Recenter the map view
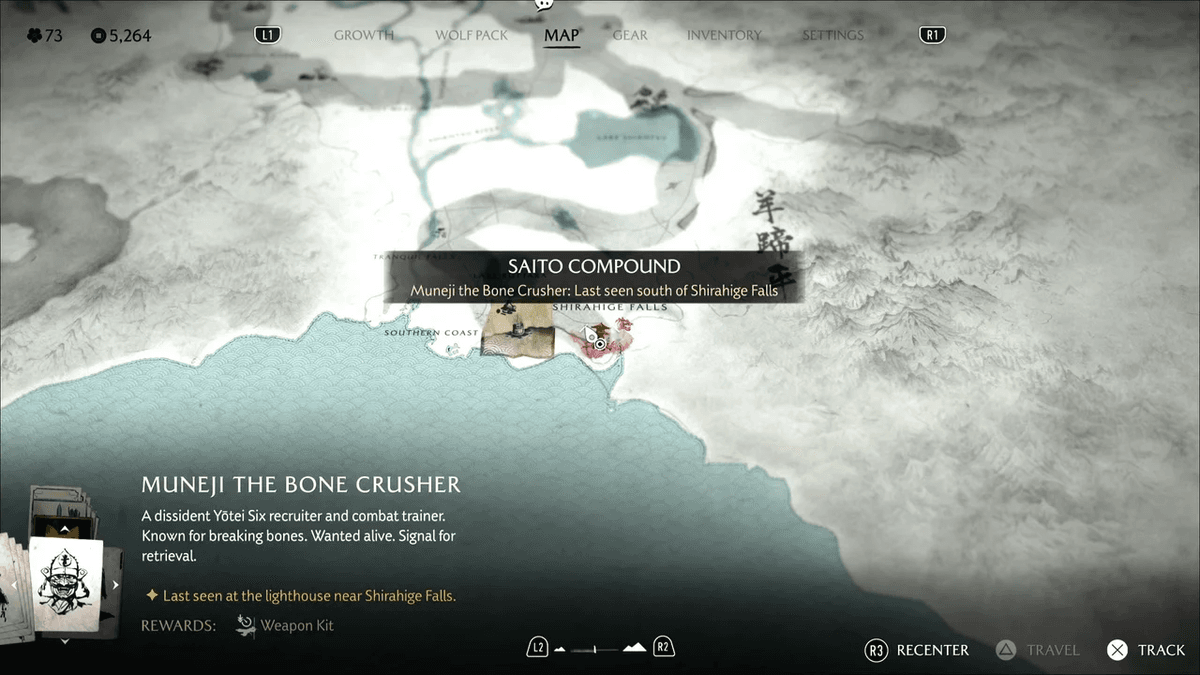 tap(917, 650)
